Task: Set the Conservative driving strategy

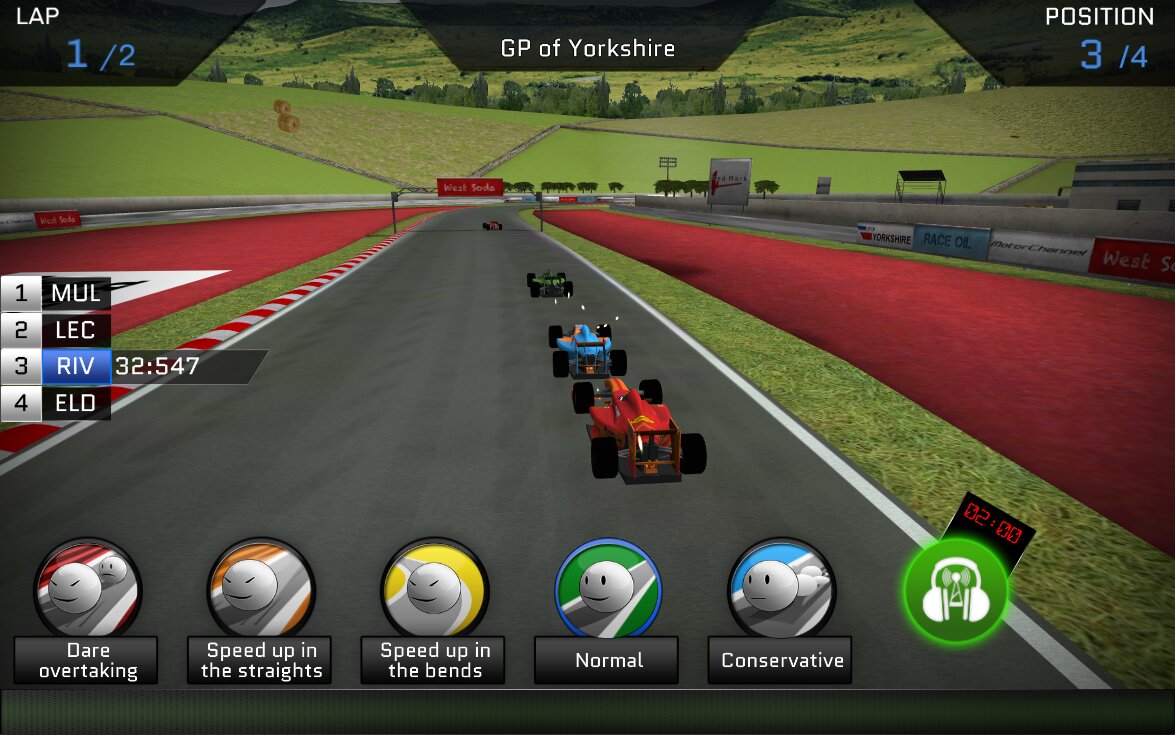Action: (x=782, y=592)
